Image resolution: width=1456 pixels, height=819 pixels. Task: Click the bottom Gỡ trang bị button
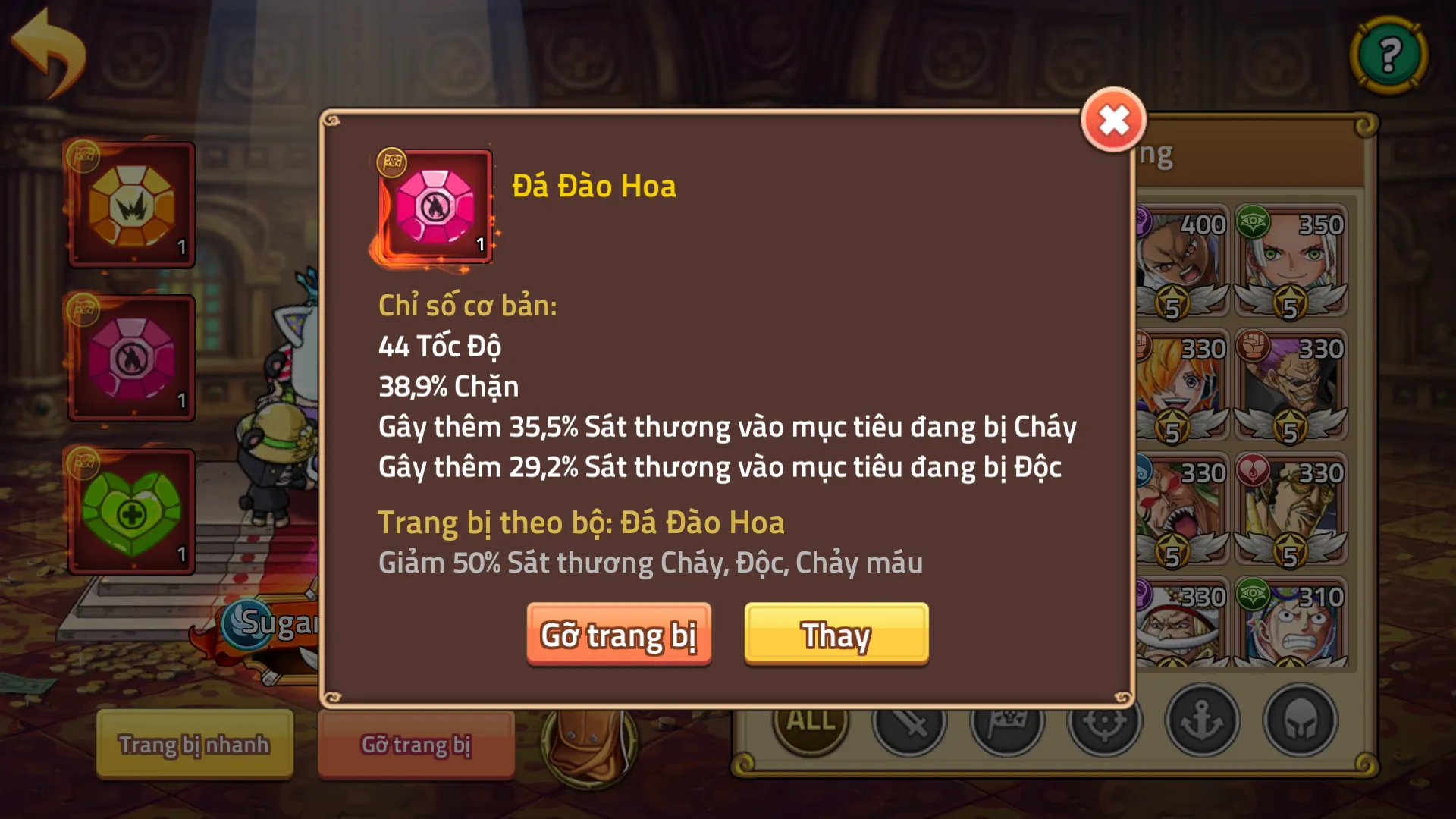416,744
